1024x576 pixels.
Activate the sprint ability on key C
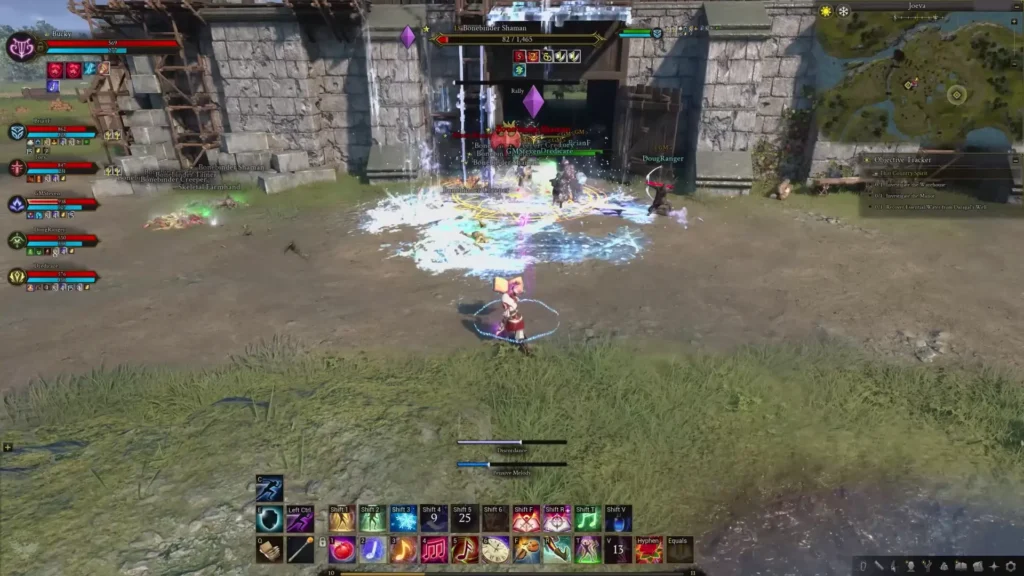click(269, 488)
